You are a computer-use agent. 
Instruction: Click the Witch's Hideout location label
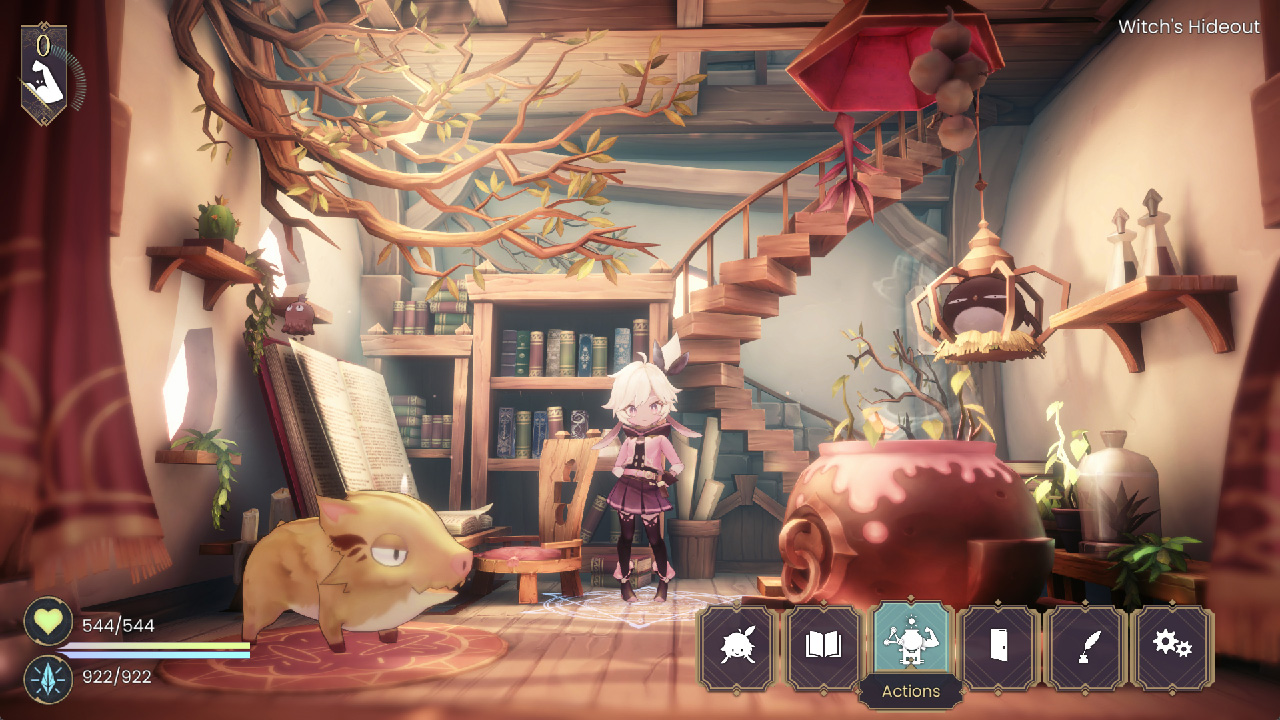1188,27
